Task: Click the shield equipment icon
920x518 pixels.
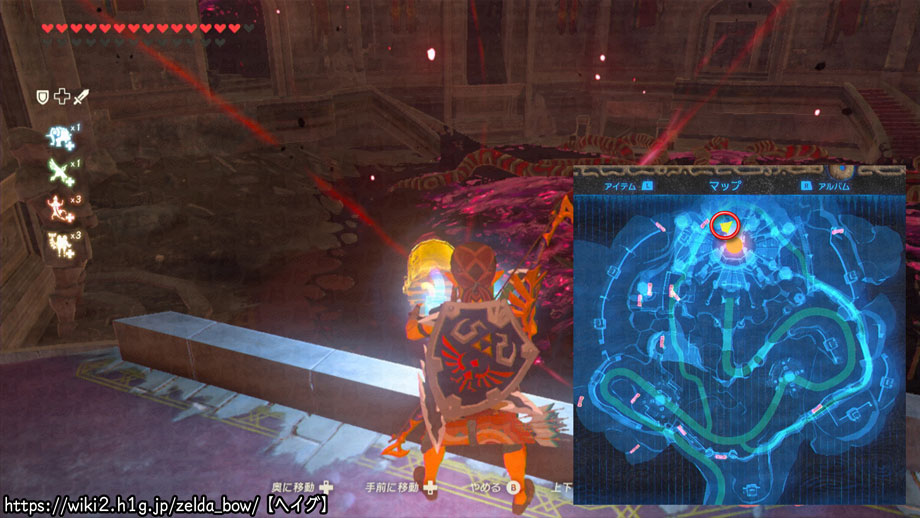Action: pyautogui.click(x=42, y=96)
